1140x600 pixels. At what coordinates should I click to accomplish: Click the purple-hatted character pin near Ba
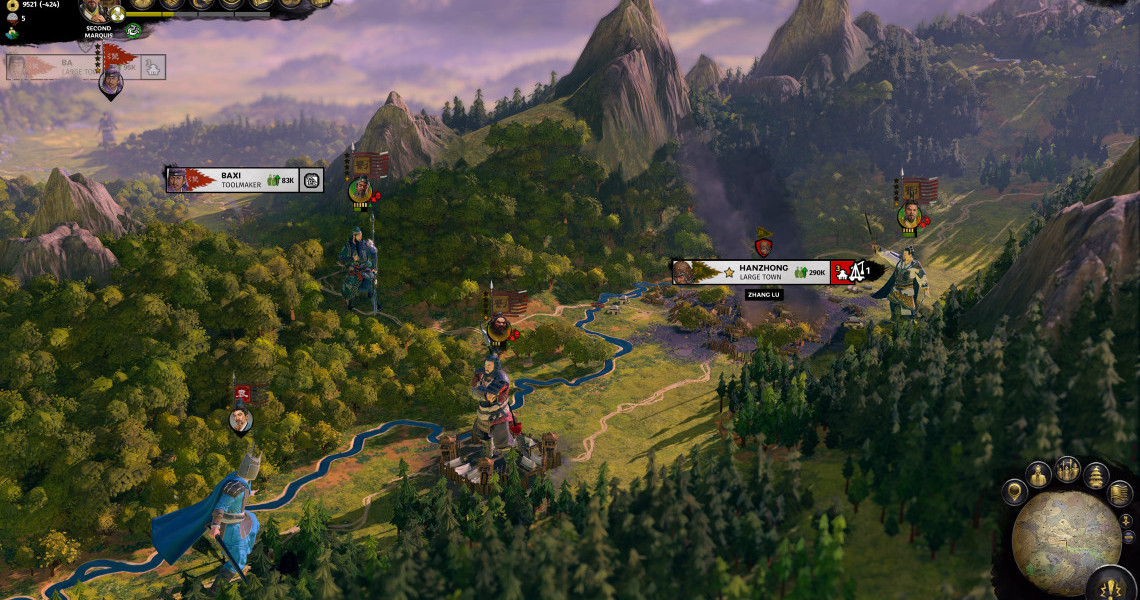coord(111,82)
